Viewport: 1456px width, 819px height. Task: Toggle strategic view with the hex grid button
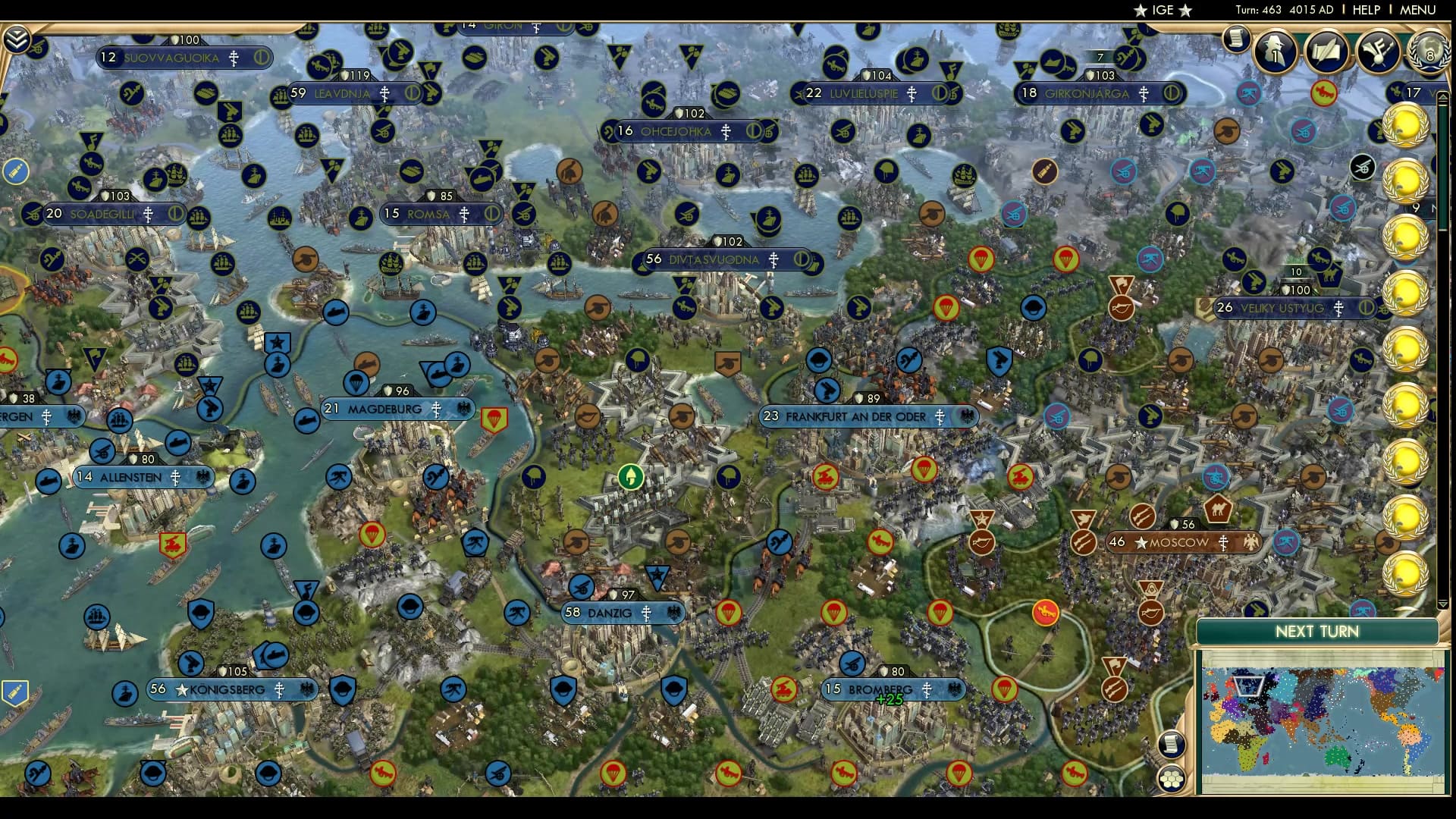[x=1171, y=779]
